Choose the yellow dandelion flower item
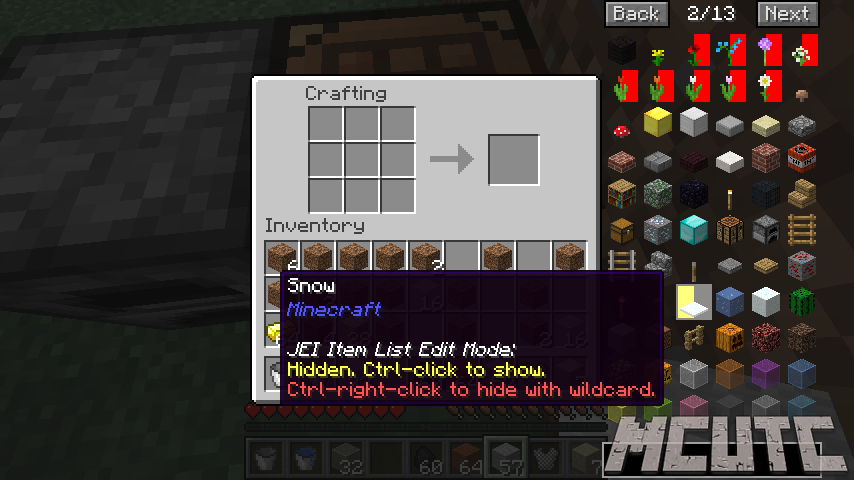This screenshot has width=854, height=480. pos(657,50)
